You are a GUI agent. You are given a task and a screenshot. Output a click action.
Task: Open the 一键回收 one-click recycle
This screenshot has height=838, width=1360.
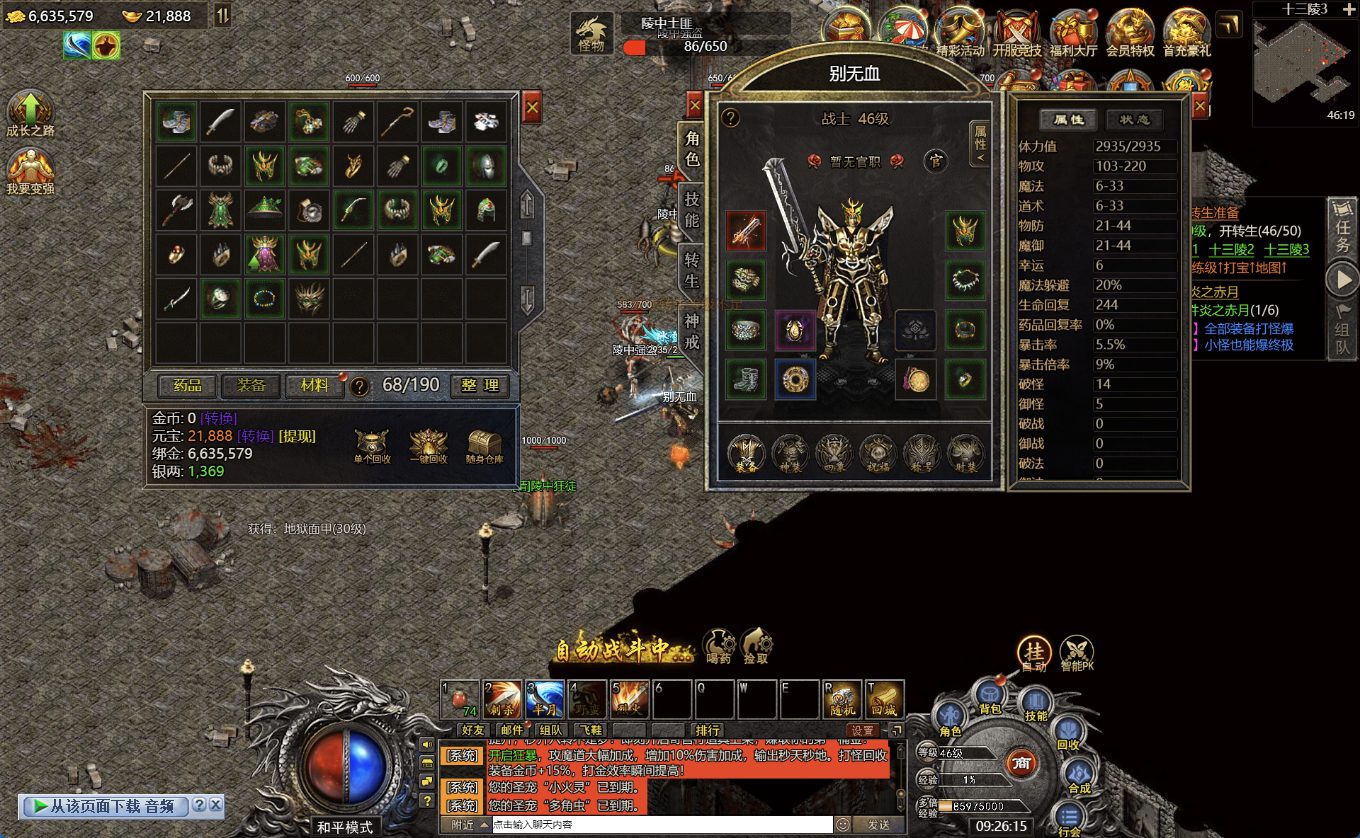click(x=428, y=445)
